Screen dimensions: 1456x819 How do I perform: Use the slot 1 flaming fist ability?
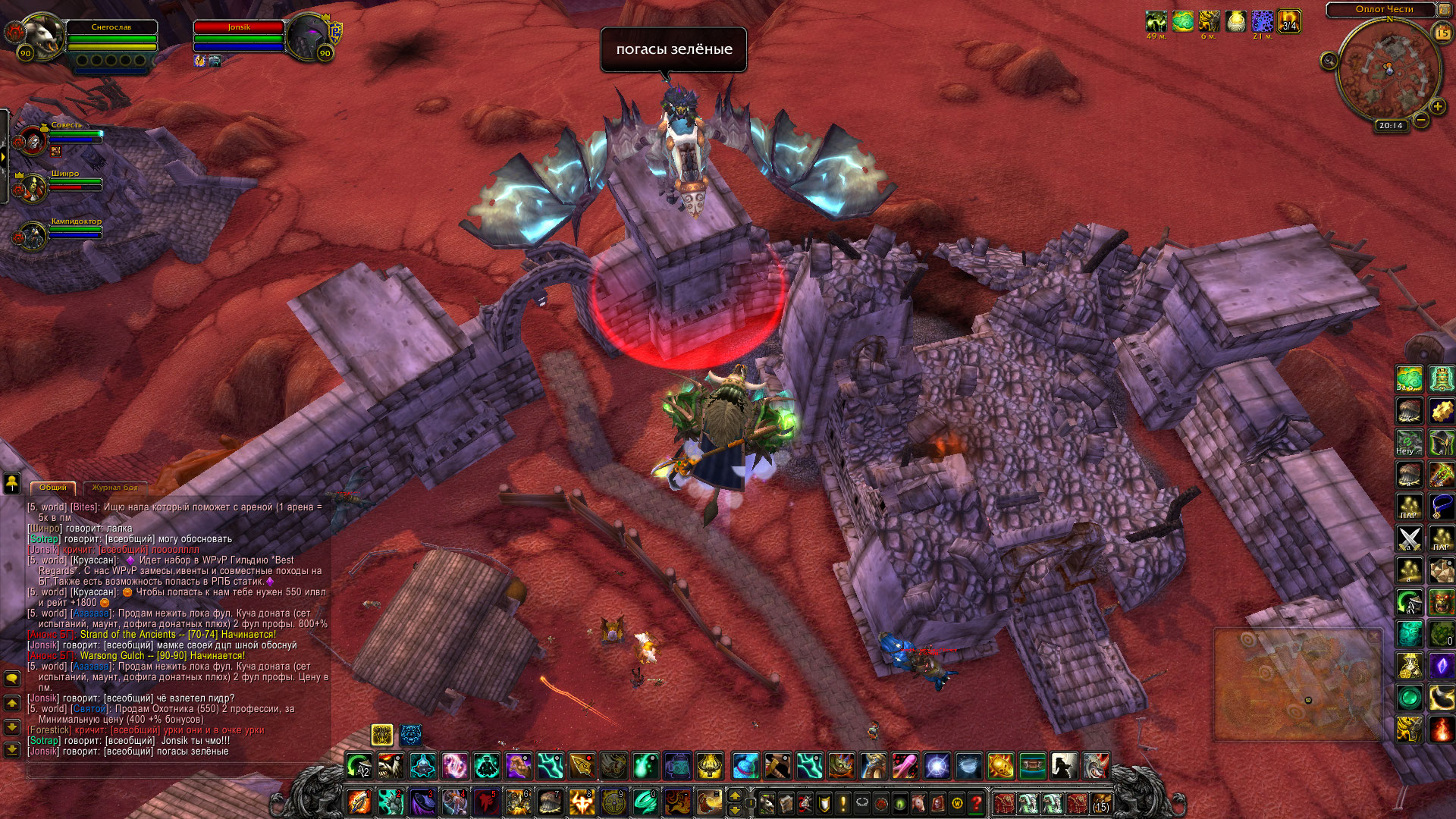click(x=359, y=802)
